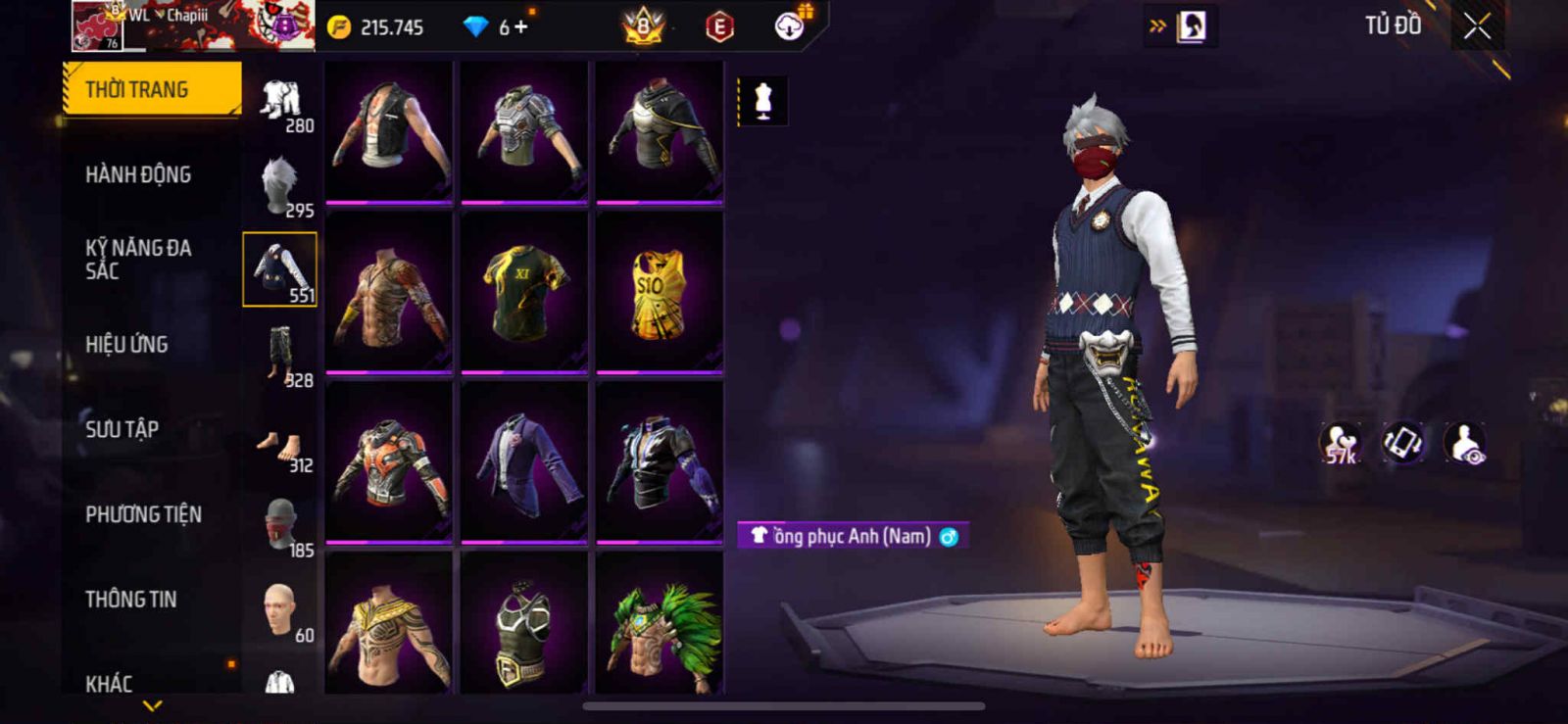Choose the purple suit jacket top

[x=524, y=462]
